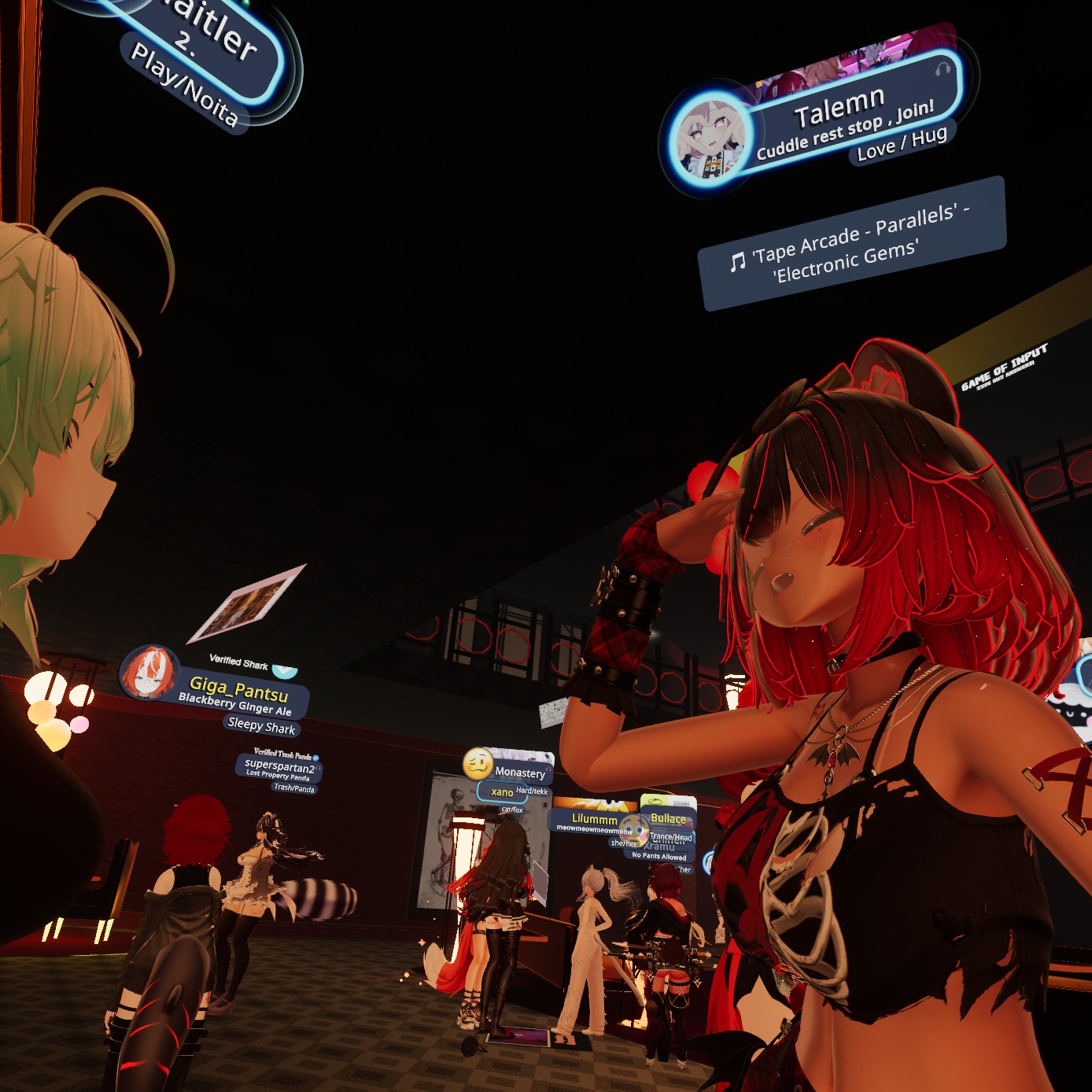Click Talemn's profile picture icon
1092x1092 pixels.
click(706, 140)
